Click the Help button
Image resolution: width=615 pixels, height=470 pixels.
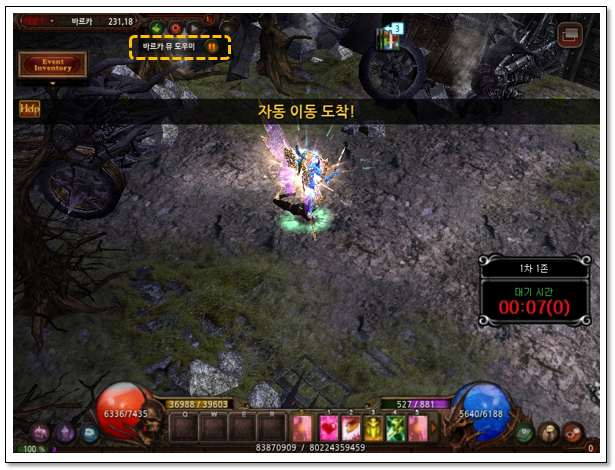point(29,109)
